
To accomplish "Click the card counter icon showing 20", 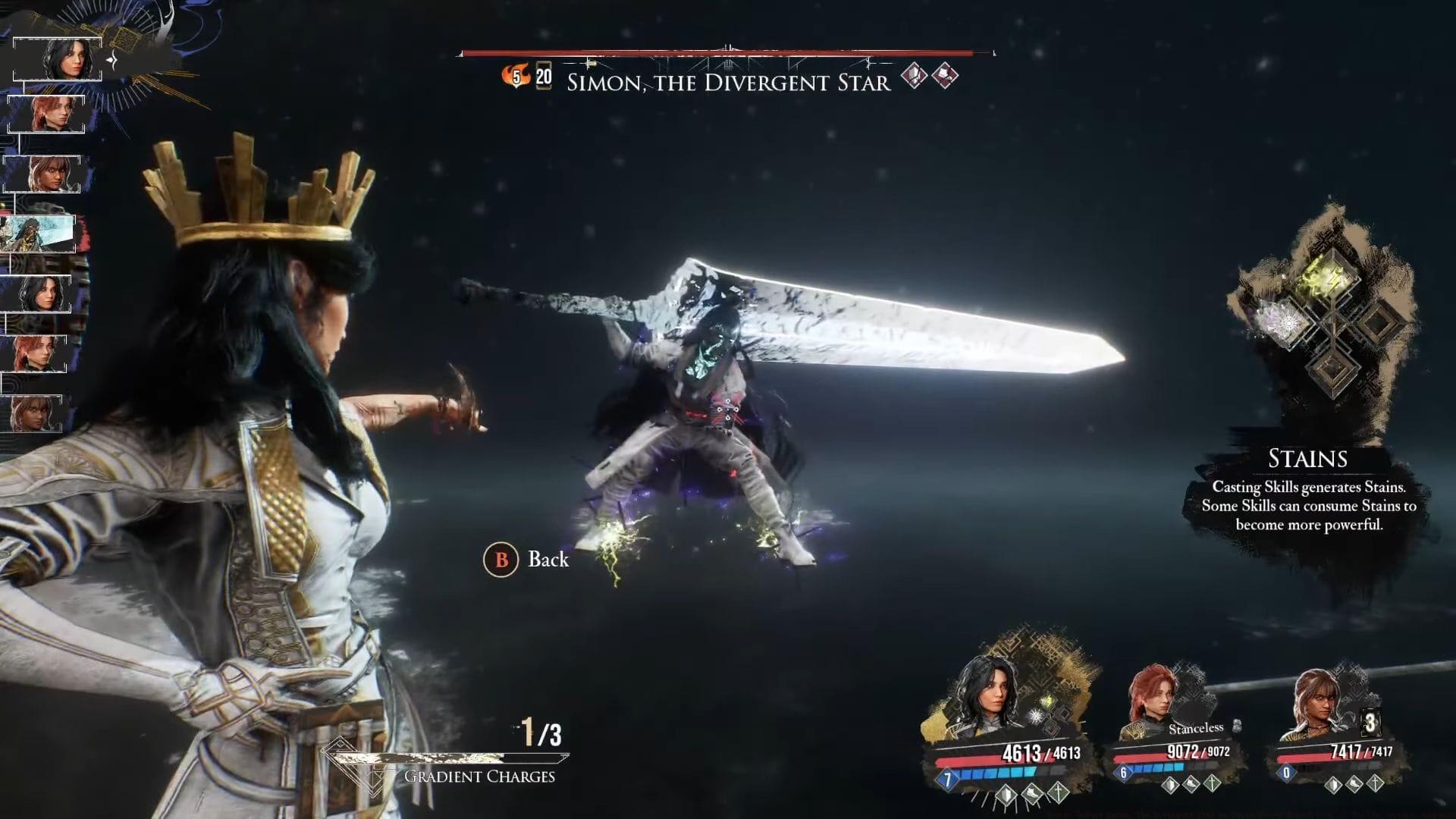I will (x=542, y=76).
